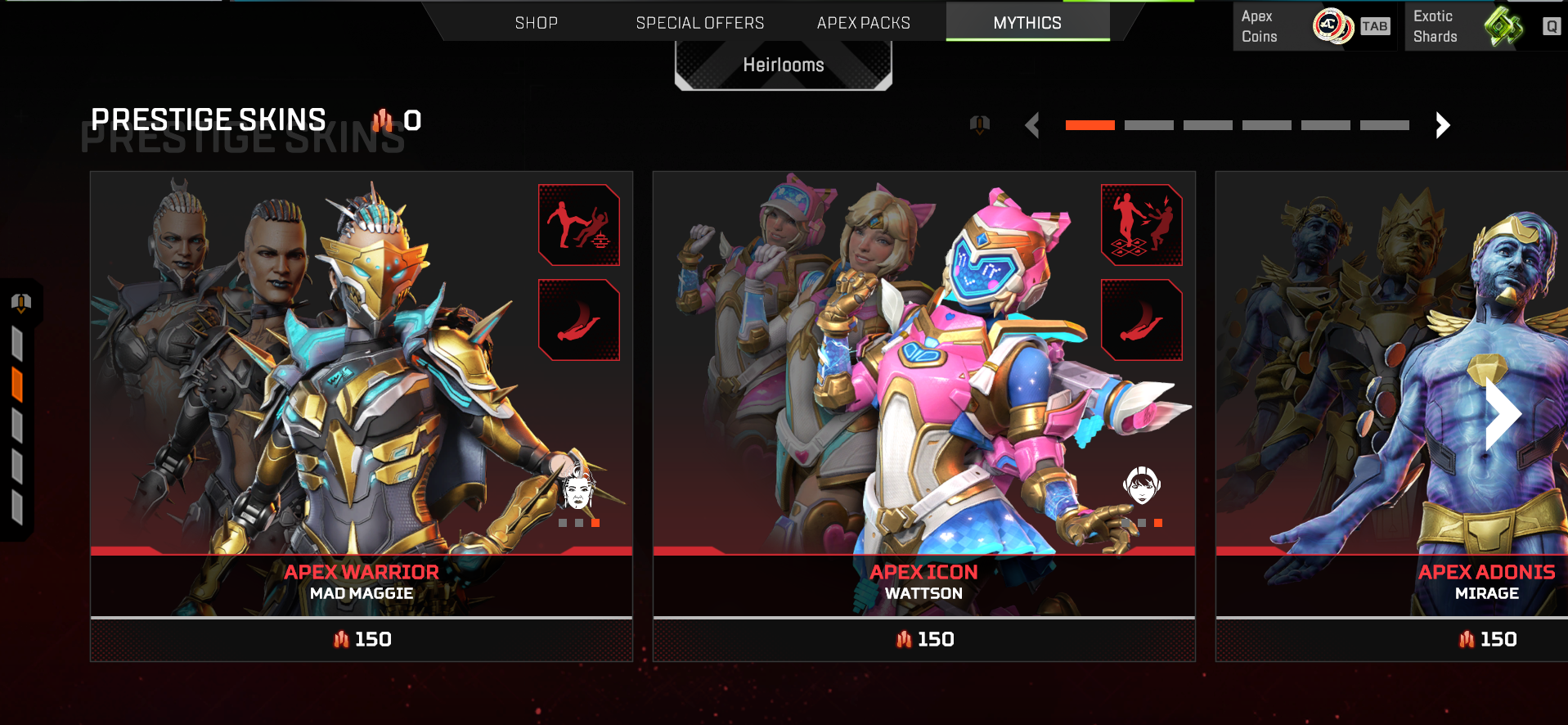Open Mad Maggie's skydive trail icon
Viewport: 1568px width, 725px height.
click(x=578, y=320)
